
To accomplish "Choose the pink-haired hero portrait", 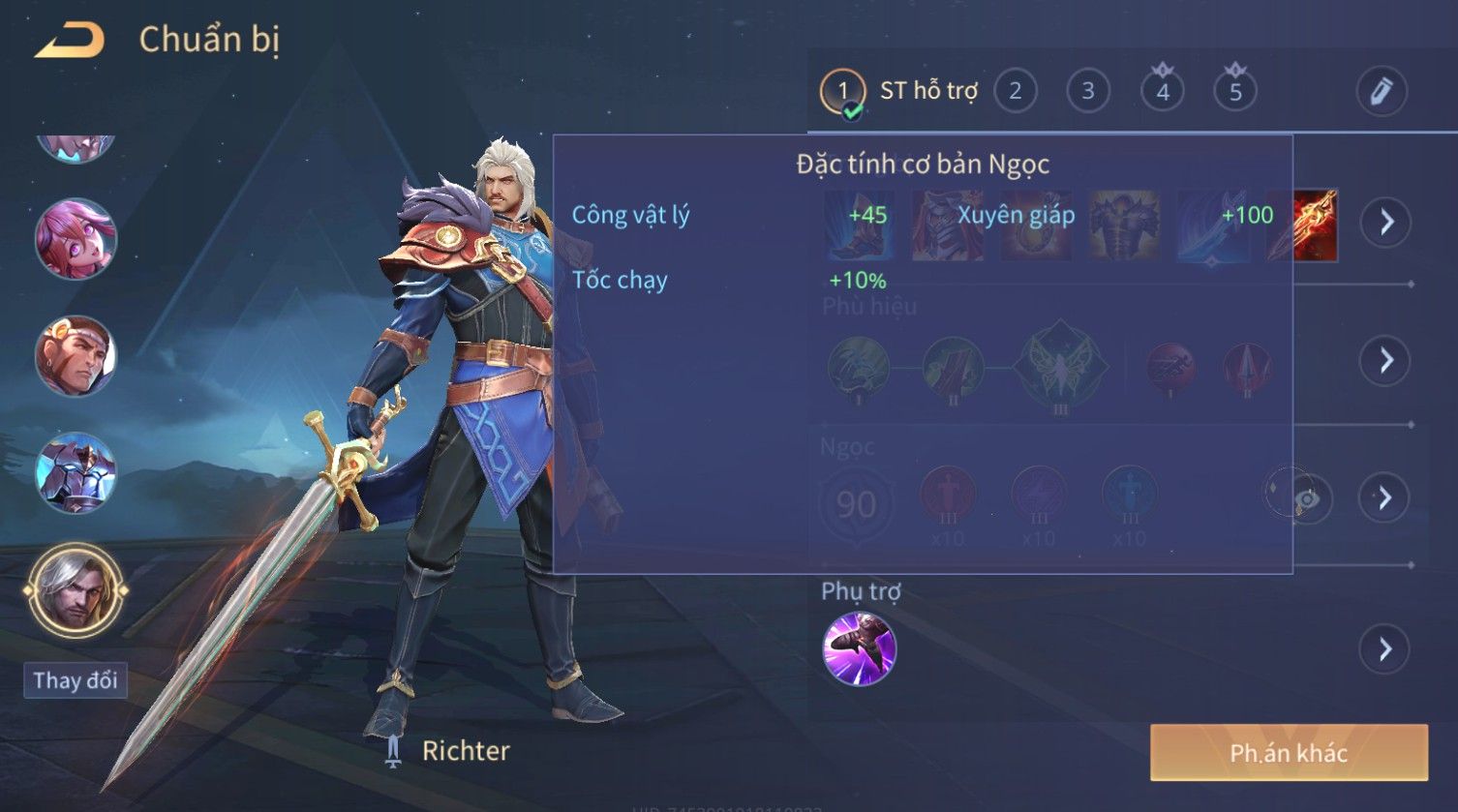I will [x=76, y=238].
